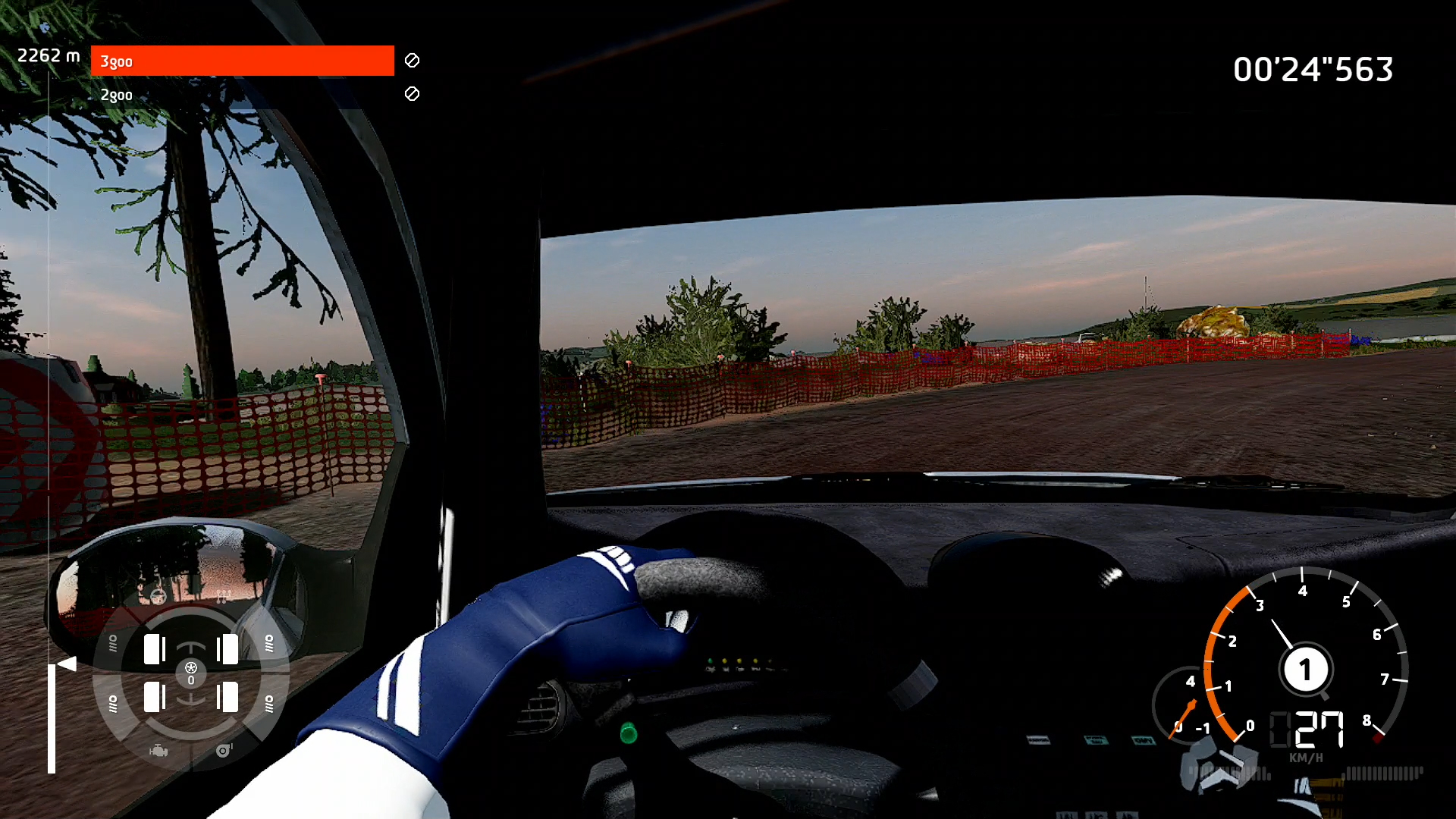Click the engine damage icon
The image size is (1456, 819).
tap(158, 751)
